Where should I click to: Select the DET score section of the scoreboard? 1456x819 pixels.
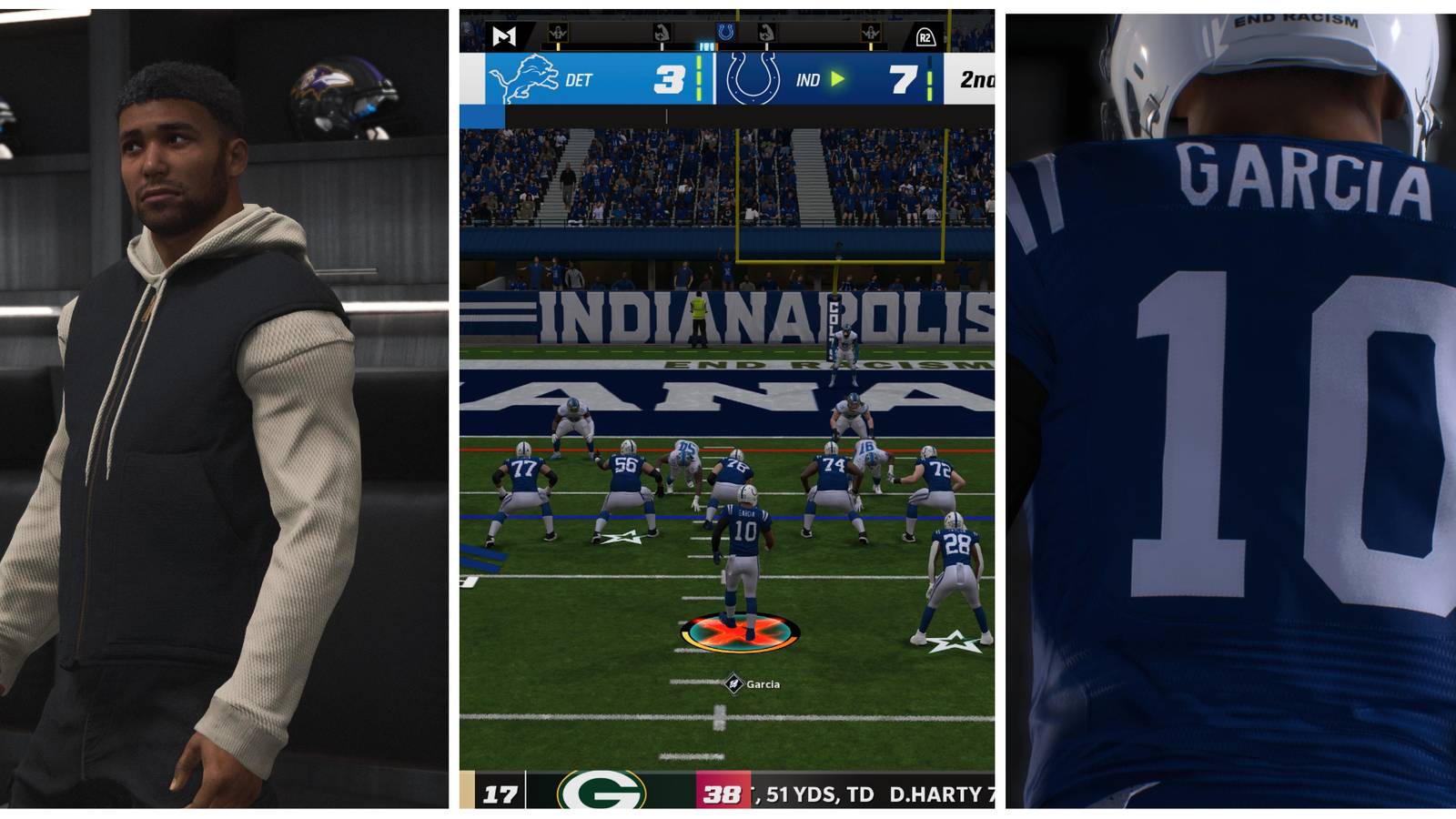coord(670,81)
